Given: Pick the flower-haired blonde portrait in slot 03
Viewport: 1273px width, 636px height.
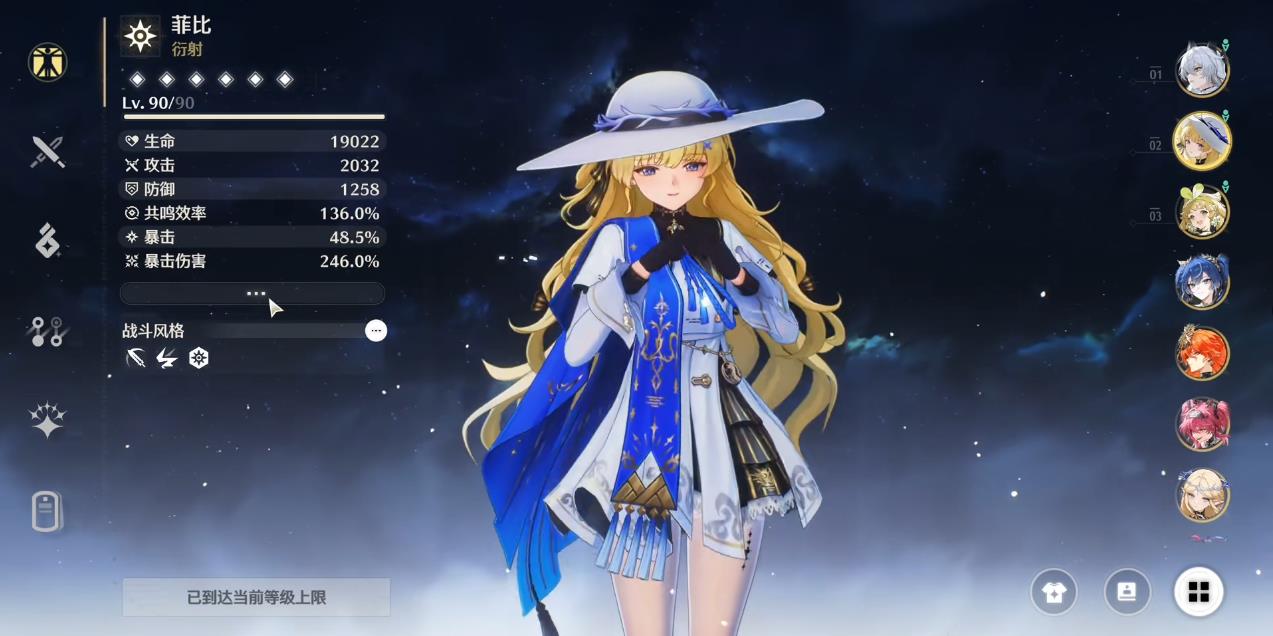Looking at the screenshot, I should coord(1201,212).
